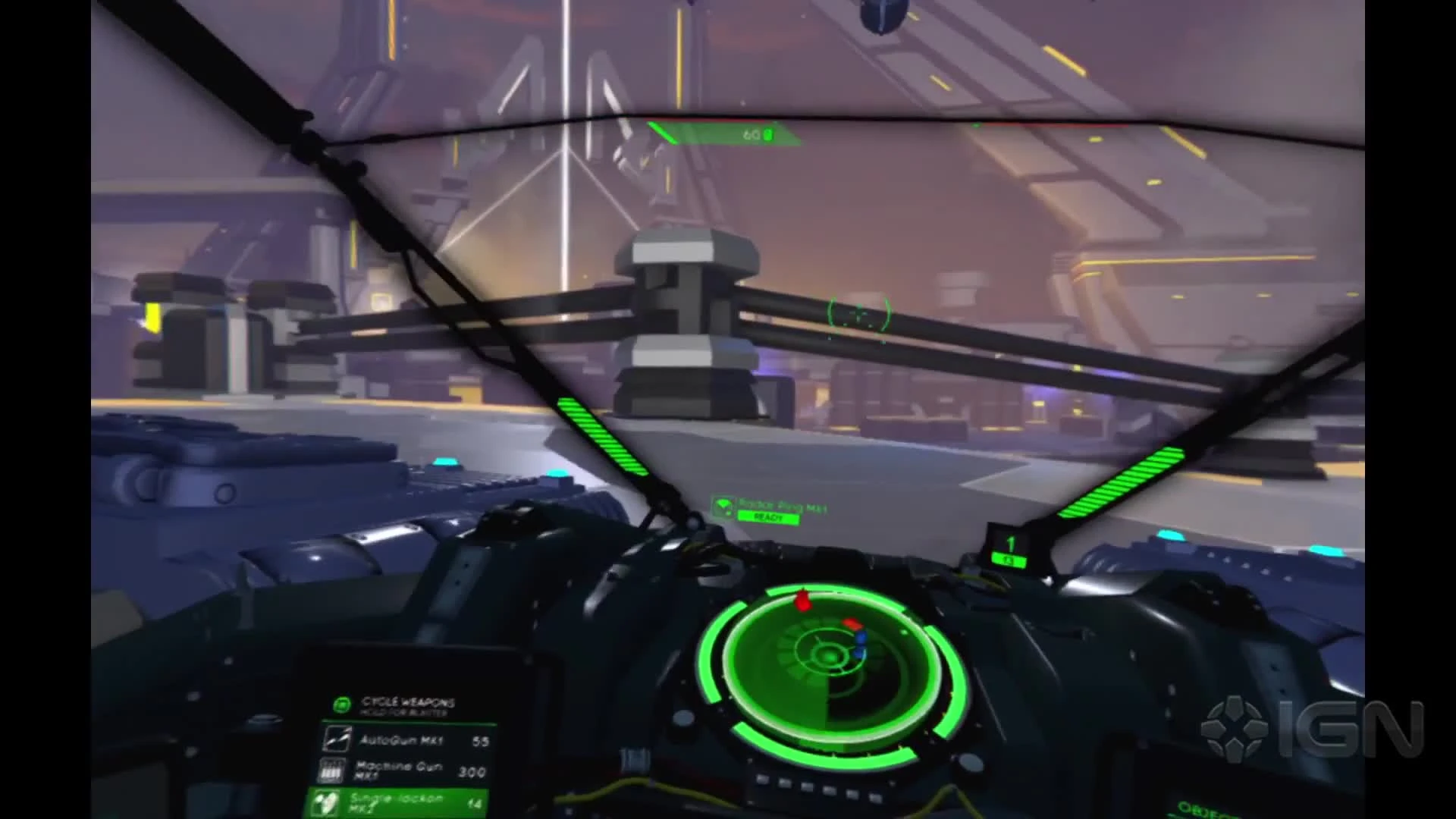Toggle the green indicator labeled 1
This screenshot has width=1456, height=819.
(x=1011, y=545)
